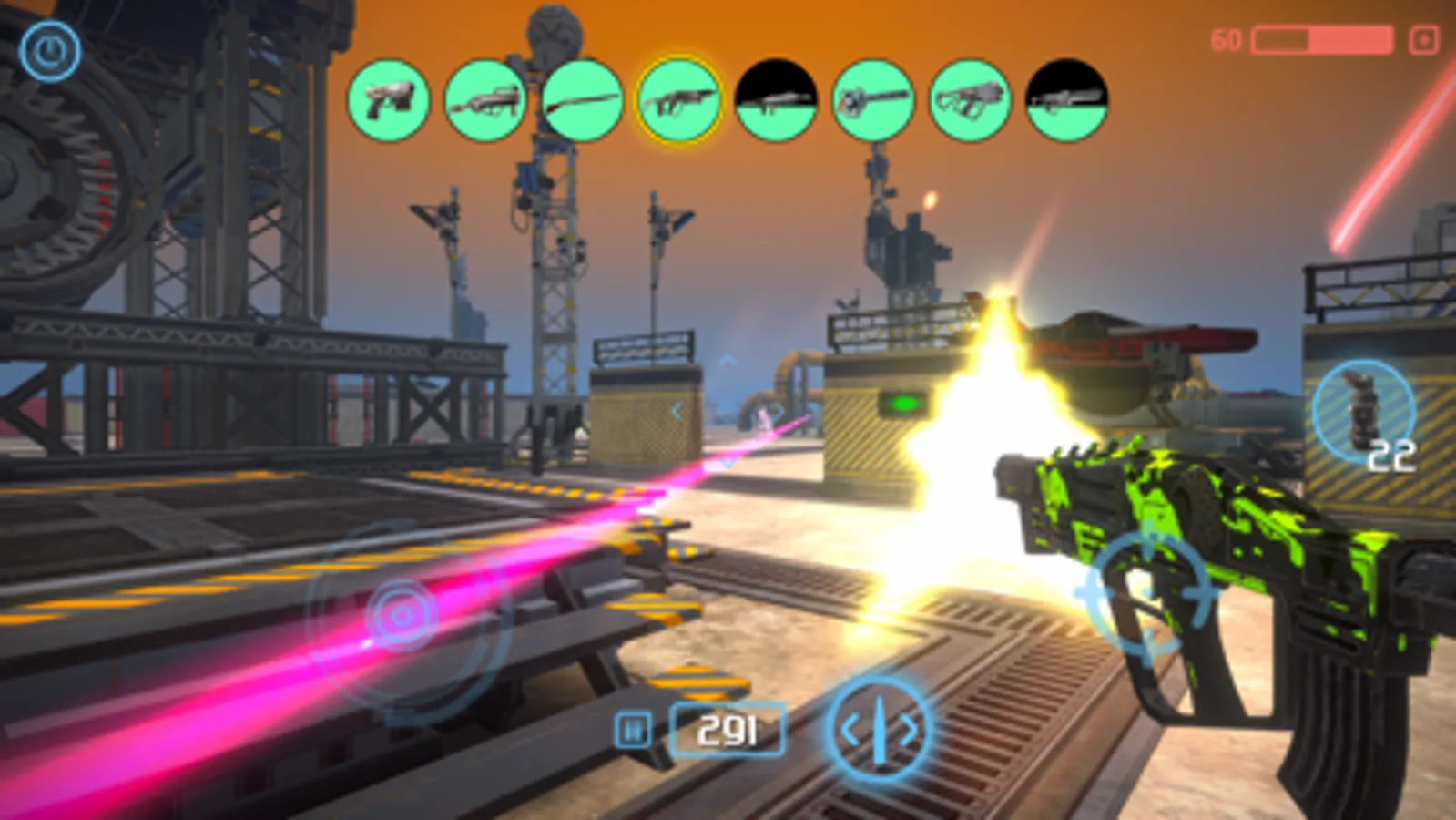Click the red health bar at top right
1456x820 pixels.
tap(1322, 40)
